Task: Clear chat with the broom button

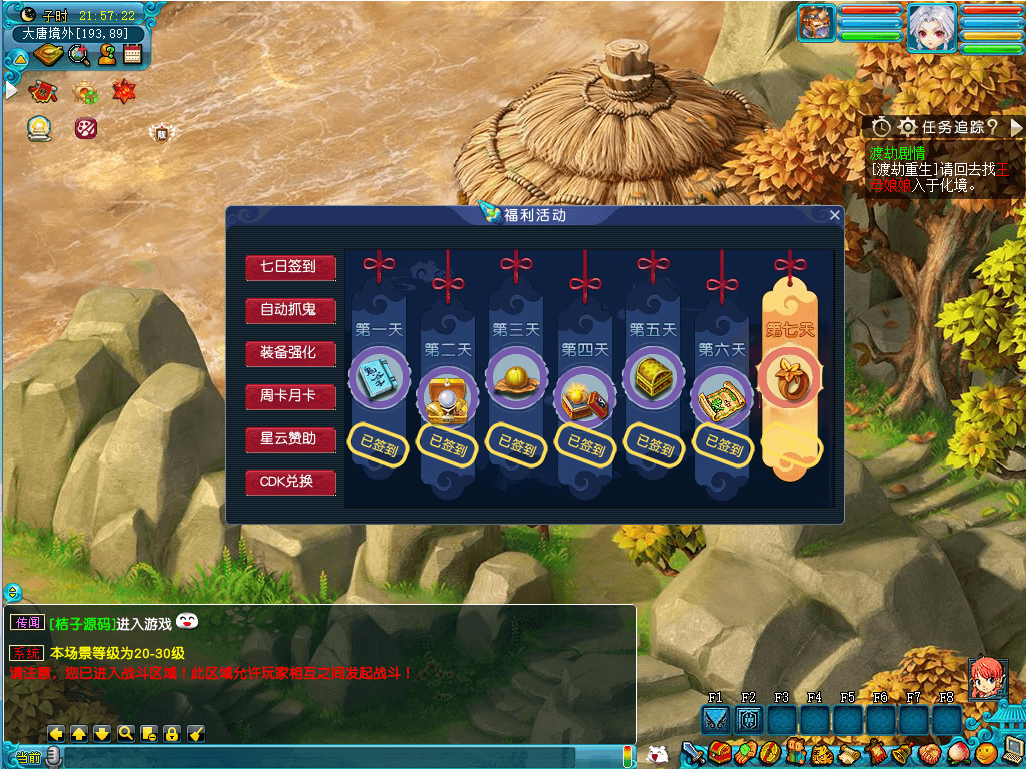Action: point(196,733)
